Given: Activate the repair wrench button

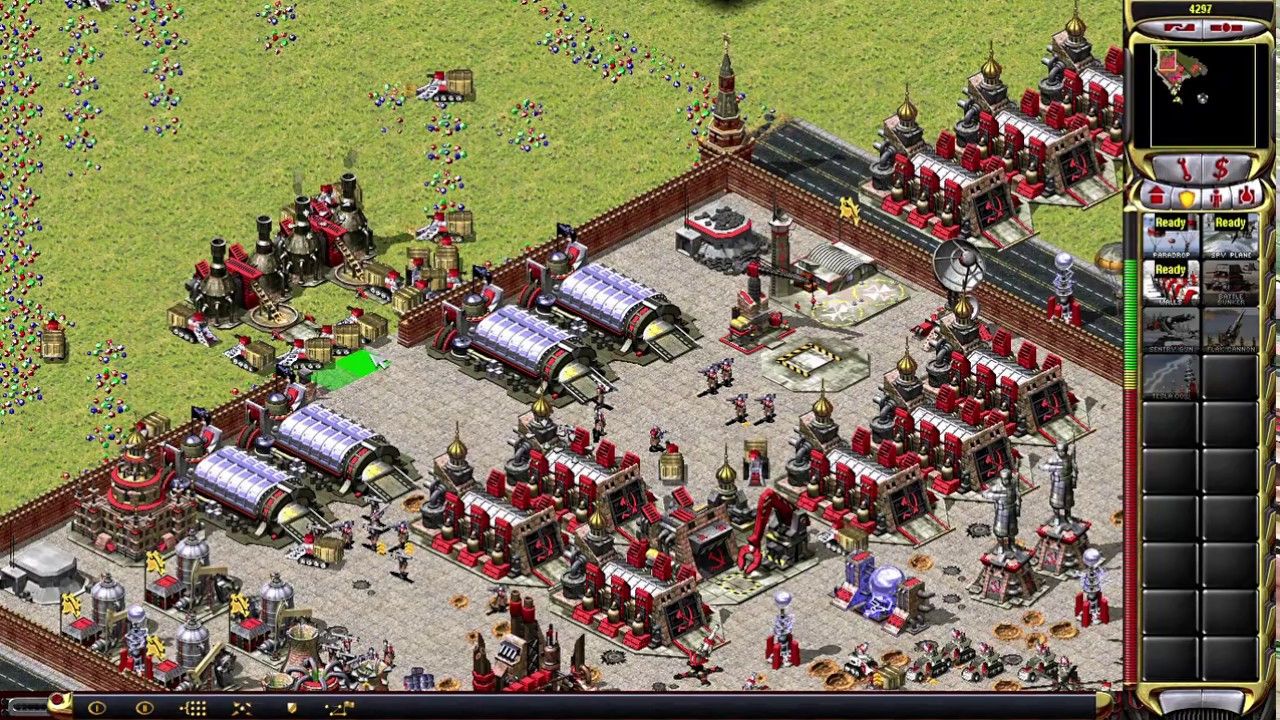Looking at the screenshot, I should [x=1182, y=168].
